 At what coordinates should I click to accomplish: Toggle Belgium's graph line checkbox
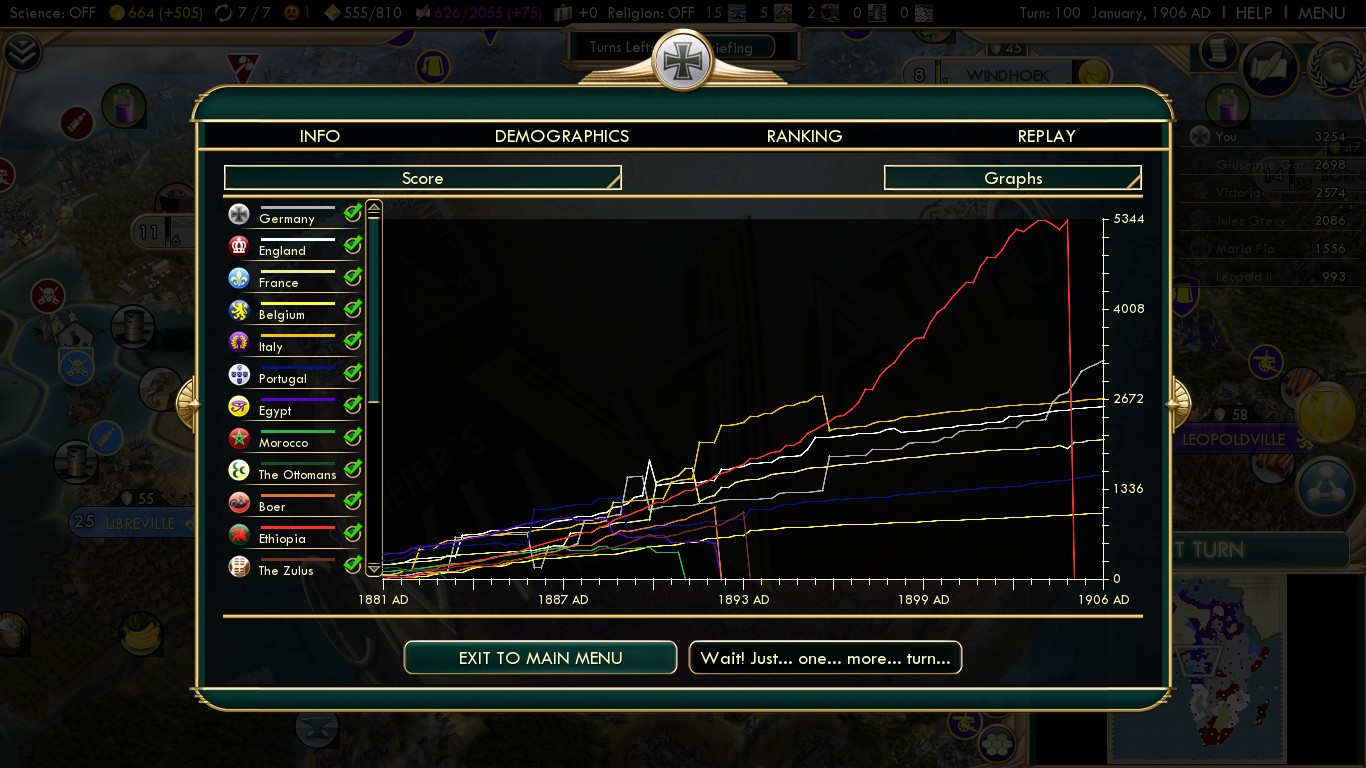(353, 309)
